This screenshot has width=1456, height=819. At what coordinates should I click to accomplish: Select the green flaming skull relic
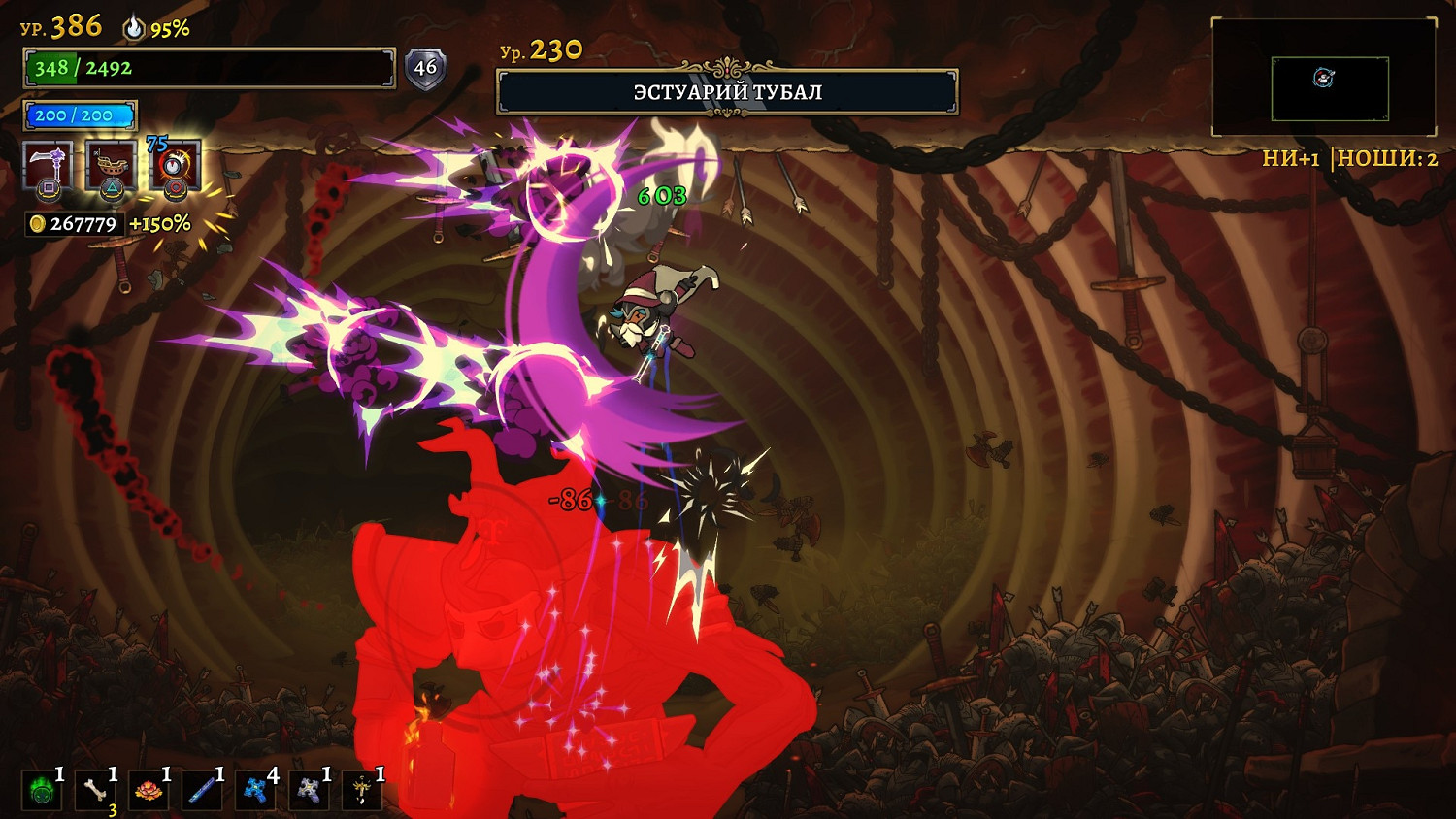click(x=42, y=791)
